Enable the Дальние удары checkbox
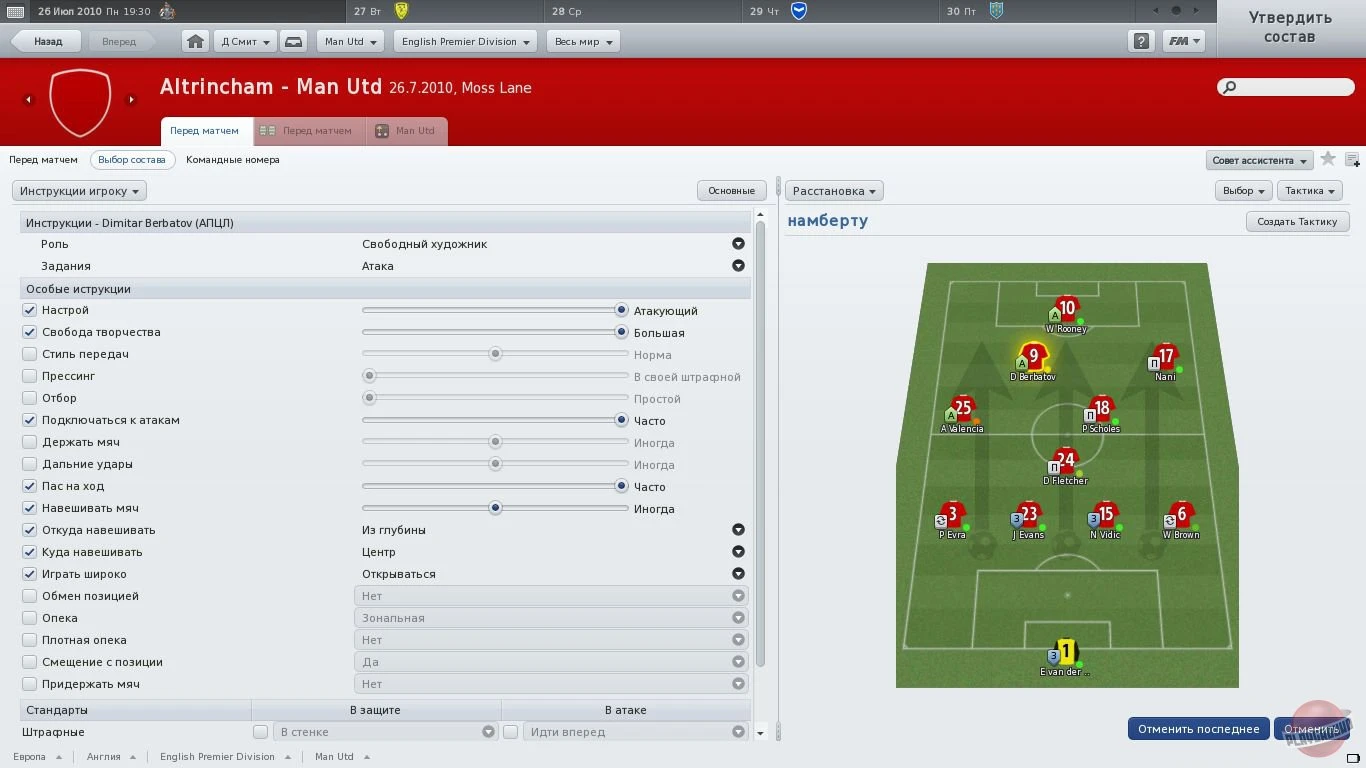 click(31, 463)
